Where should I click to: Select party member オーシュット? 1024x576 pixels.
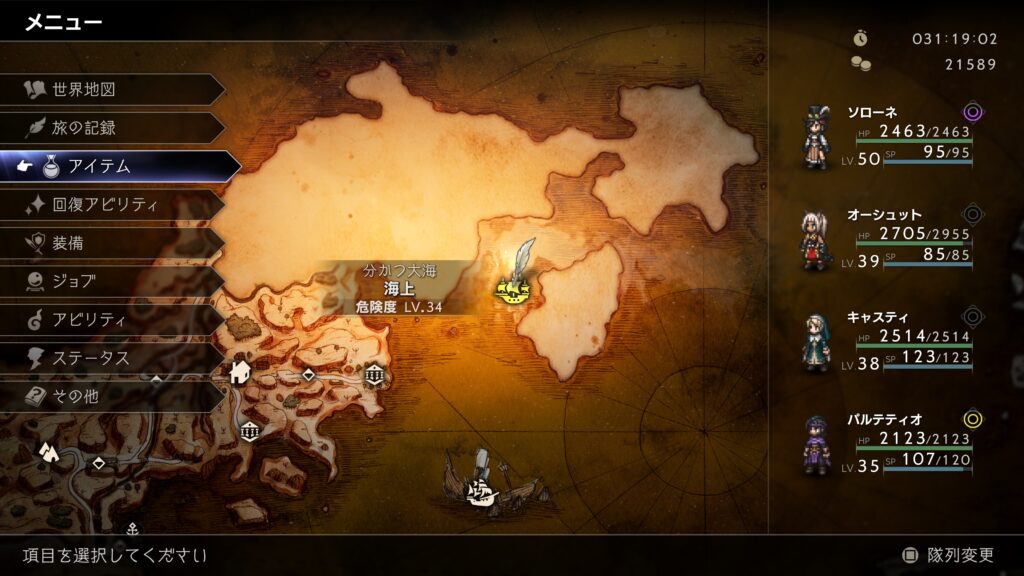tap(890, 240)
